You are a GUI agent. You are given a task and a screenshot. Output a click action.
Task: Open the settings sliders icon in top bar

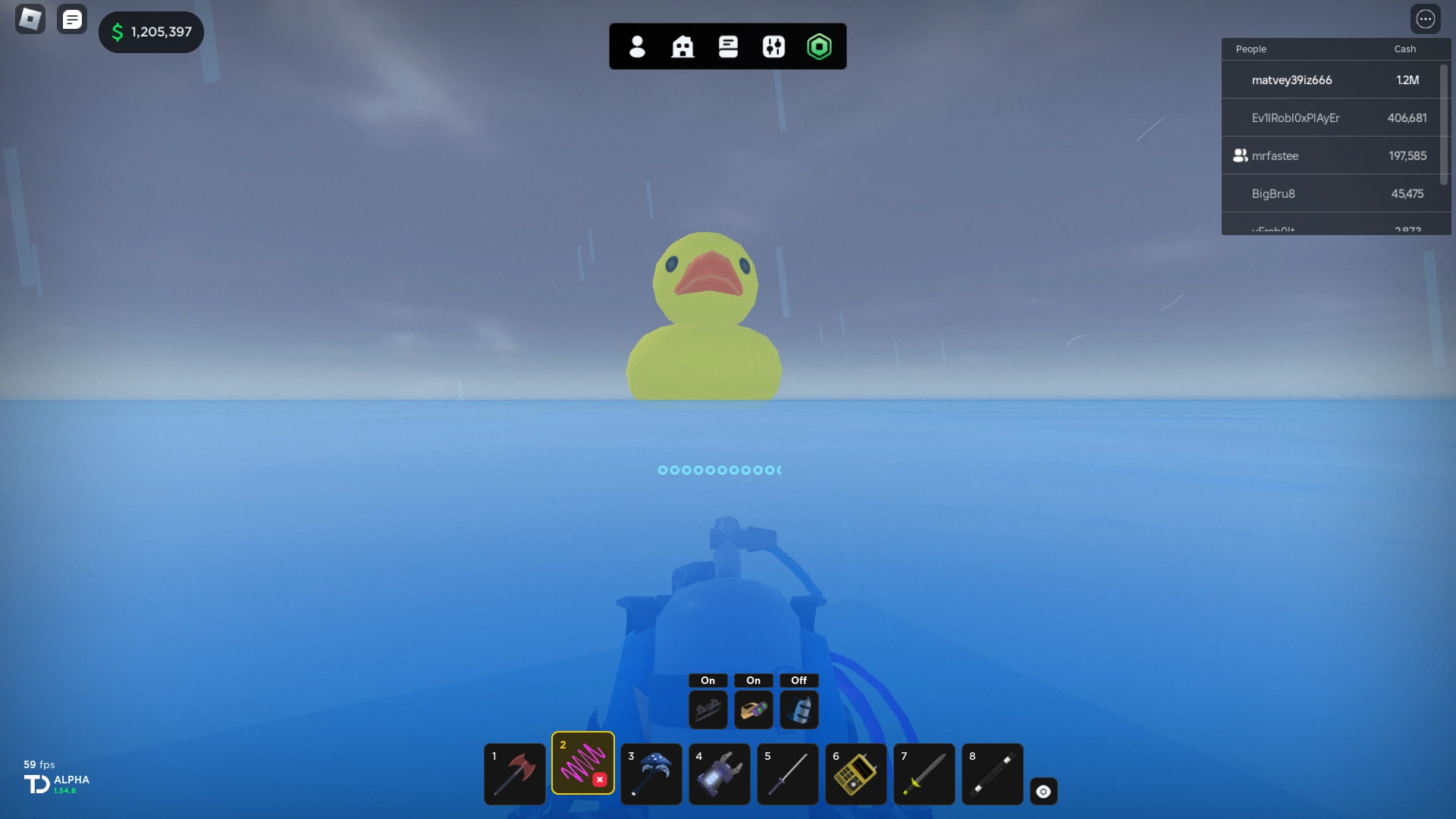click(x=773, y=46)
